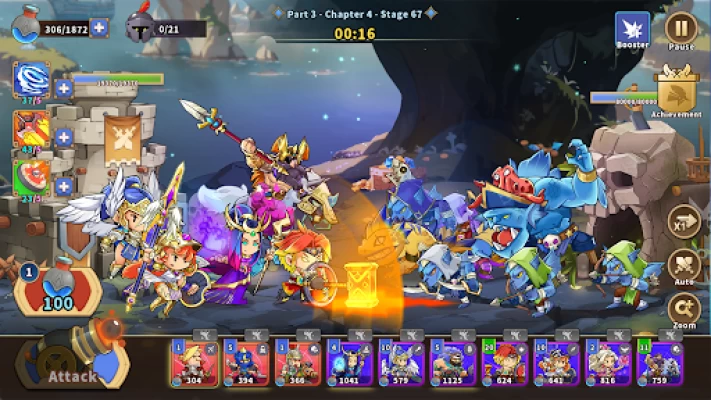Image resolution: width=711 pixels, height=400 pixels.
Task: Add tornado skill charges with plus button
Action: [x=64, y=88]
